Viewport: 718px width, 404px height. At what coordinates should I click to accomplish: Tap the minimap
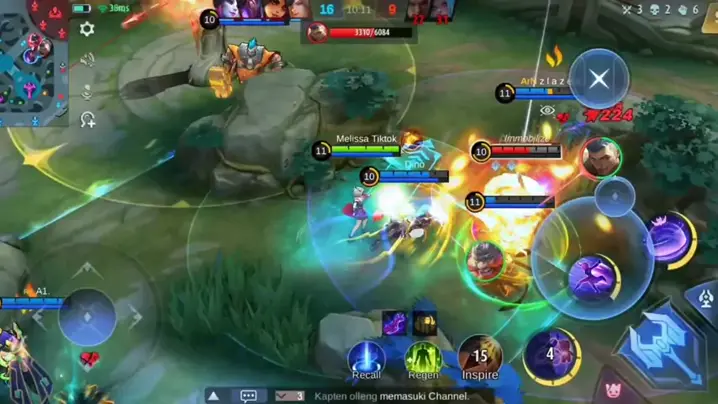34,64
